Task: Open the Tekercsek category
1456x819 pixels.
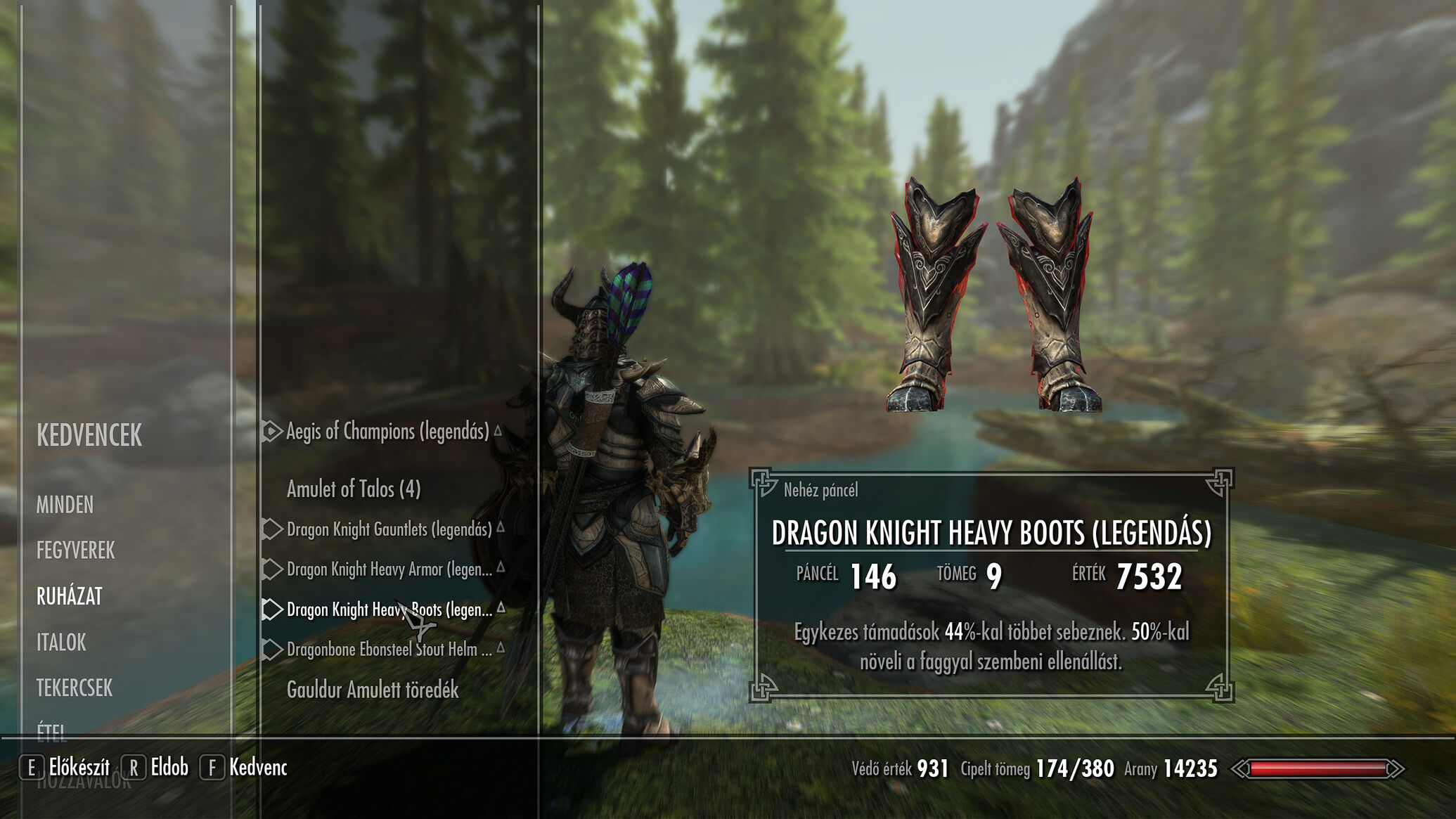Action: tap(75, 688)
